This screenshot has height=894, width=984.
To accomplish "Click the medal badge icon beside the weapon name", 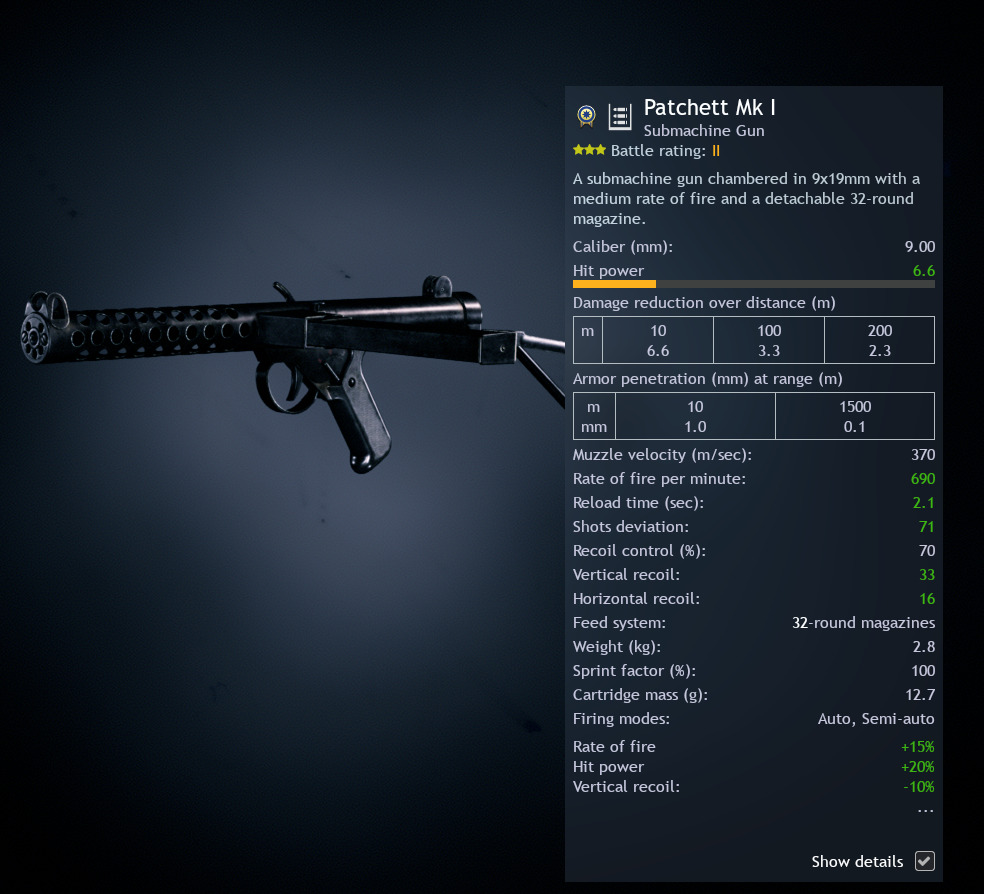I will coord(587,117).
